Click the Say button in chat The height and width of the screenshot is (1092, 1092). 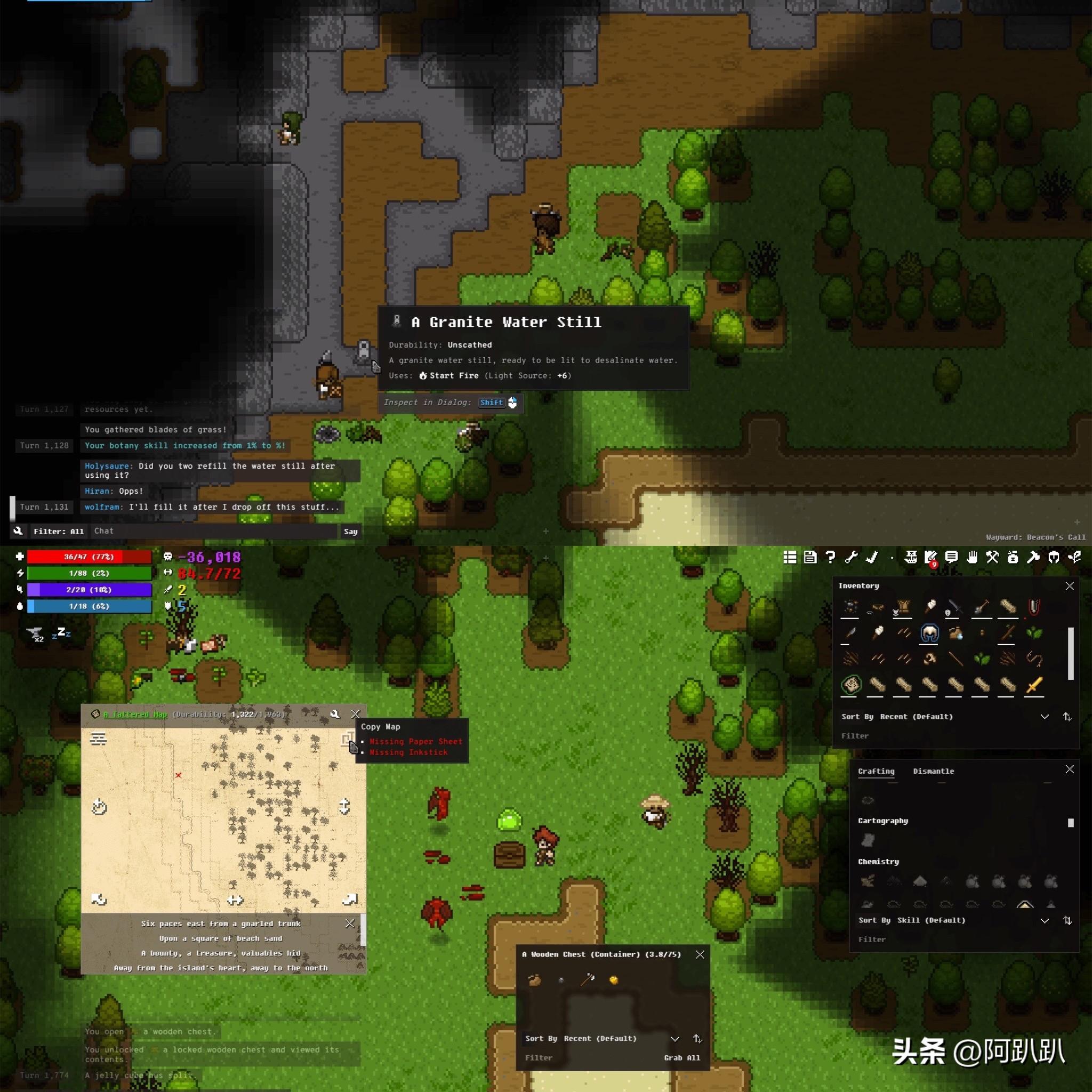(x=350, y=531)
